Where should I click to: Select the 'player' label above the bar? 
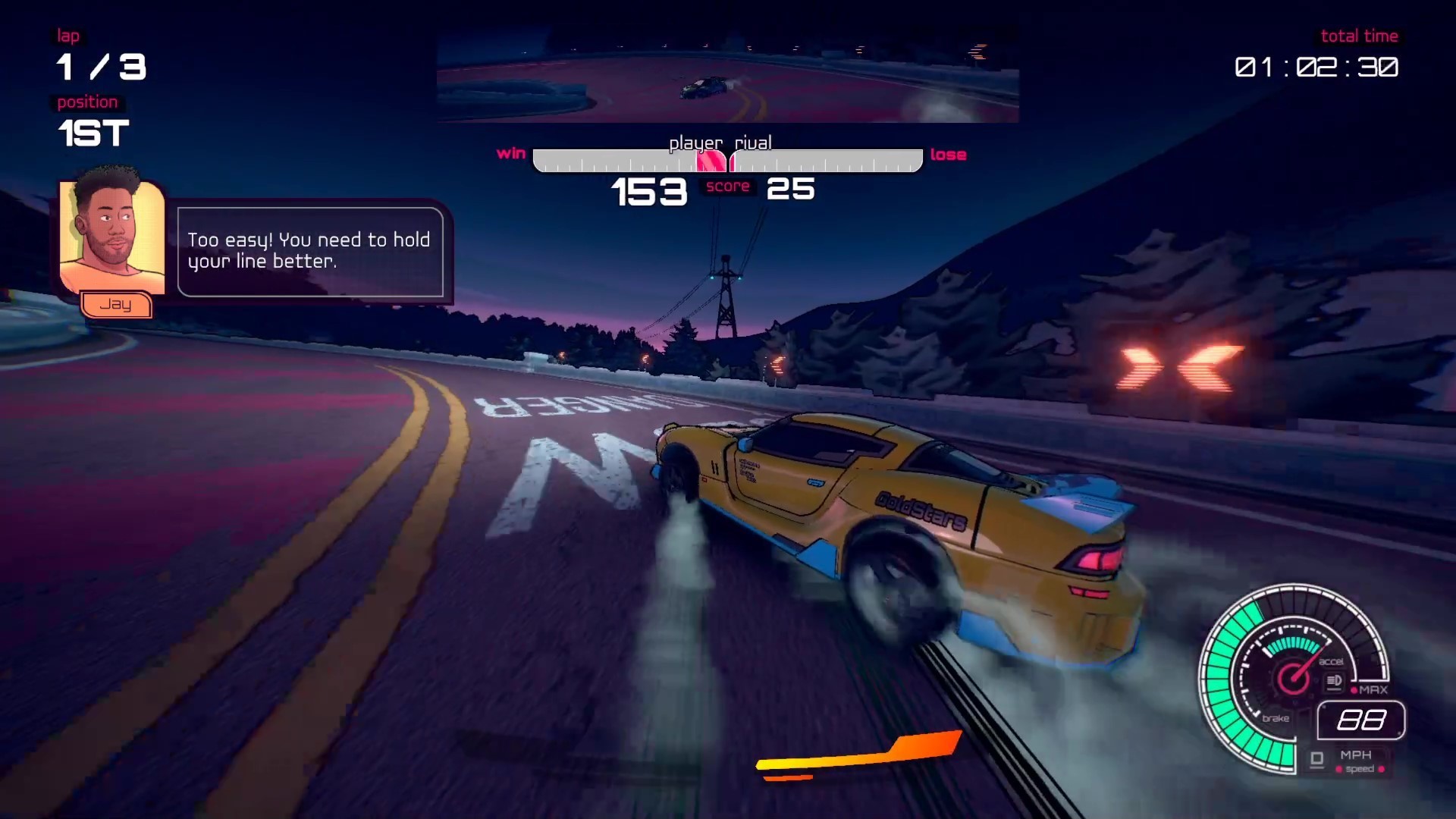pos(698,143)
